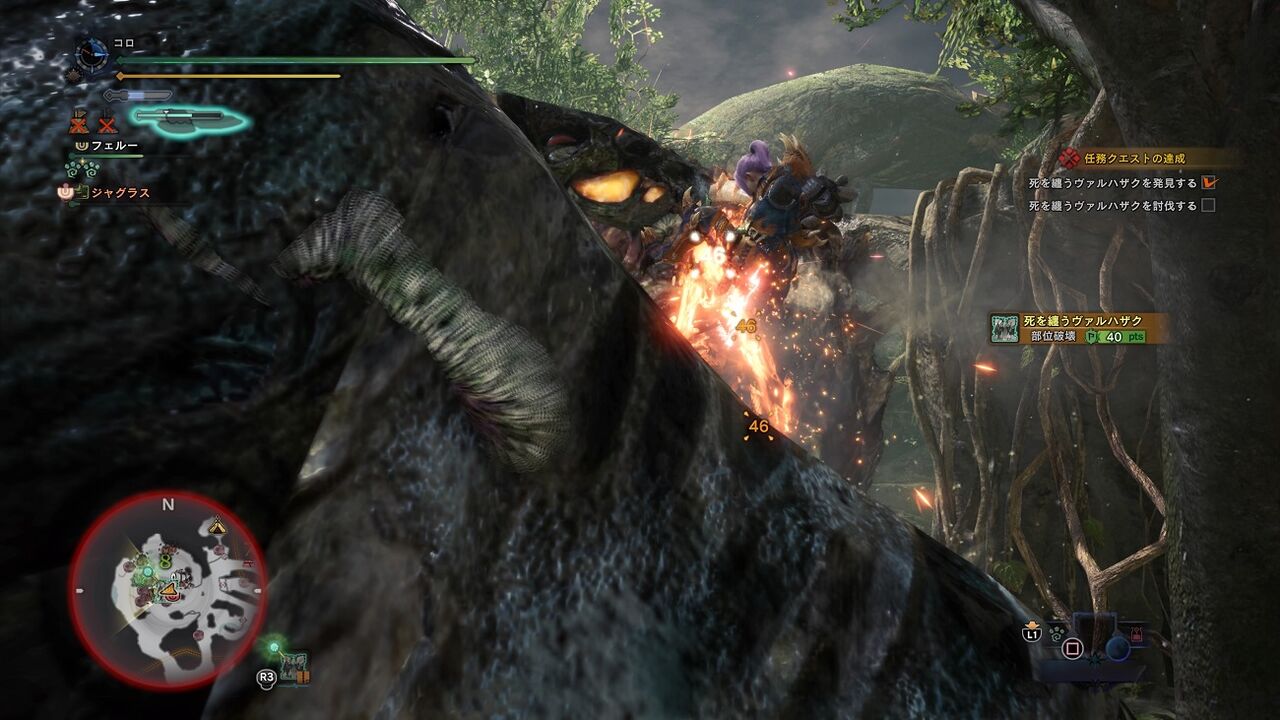Select the red vest item in item bar
Screen dimensions: 1280x720
pyautogui.click(x=1136, y=634)
